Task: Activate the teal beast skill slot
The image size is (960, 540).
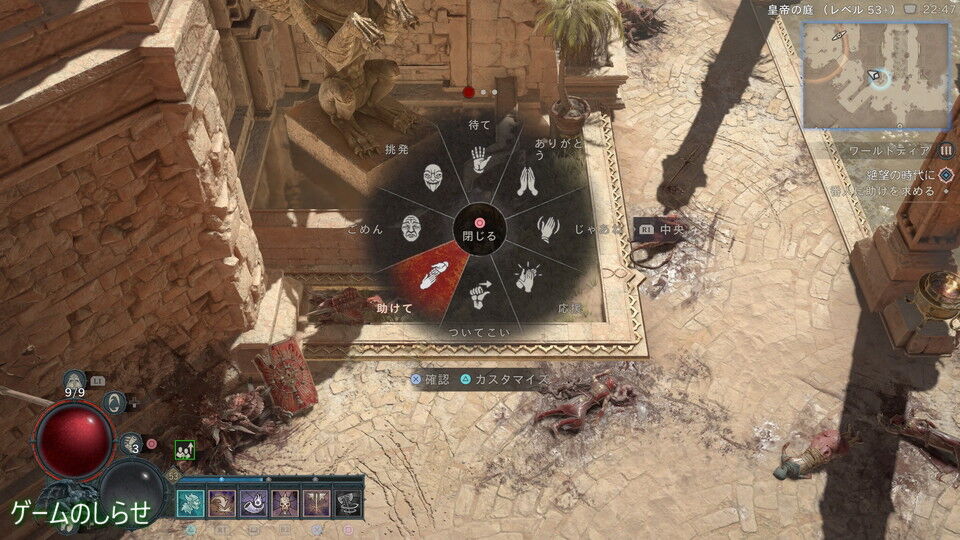Action: (x=191, y=501)
